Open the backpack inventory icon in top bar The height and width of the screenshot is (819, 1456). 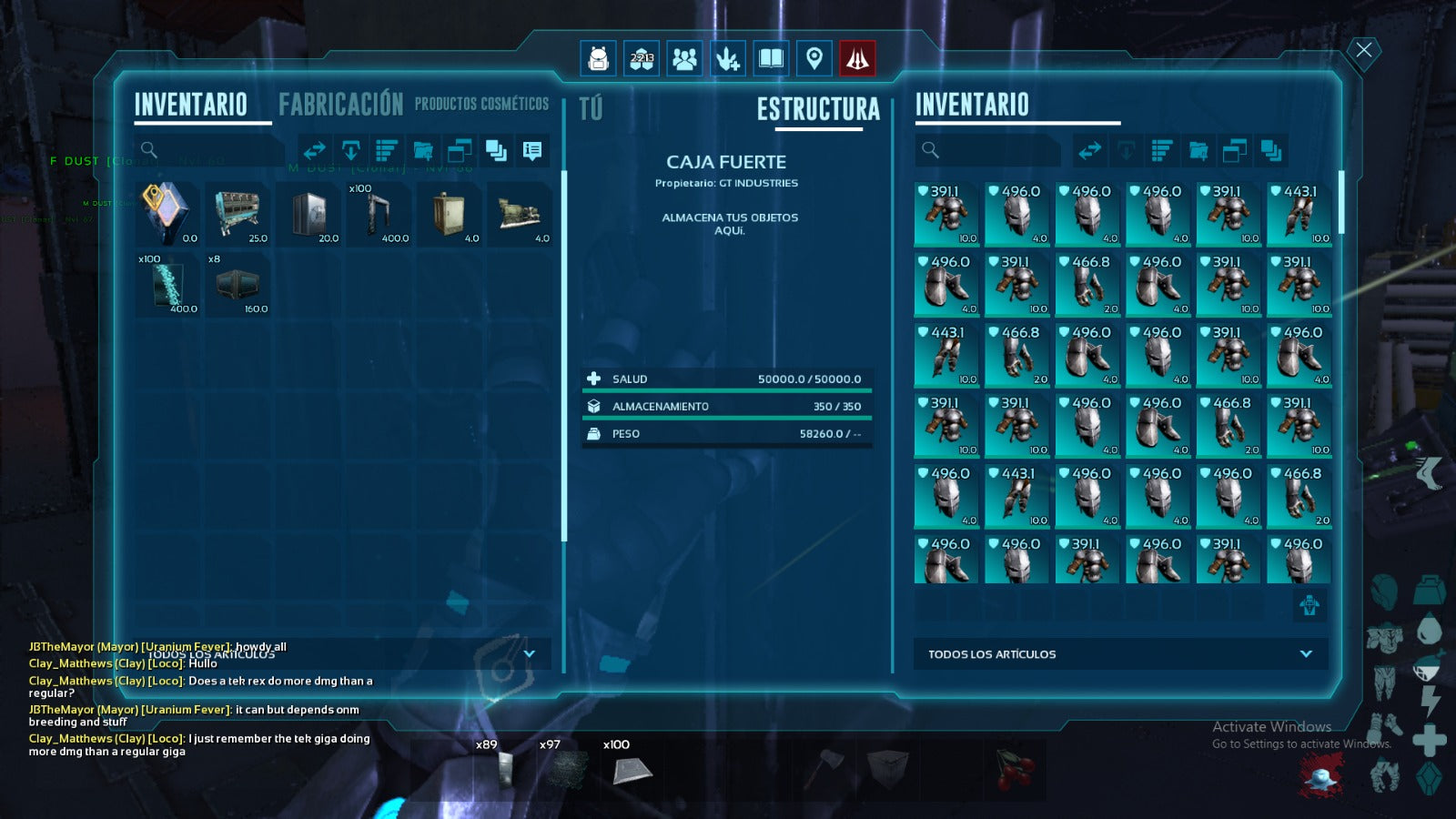click(x=598, y=59)
